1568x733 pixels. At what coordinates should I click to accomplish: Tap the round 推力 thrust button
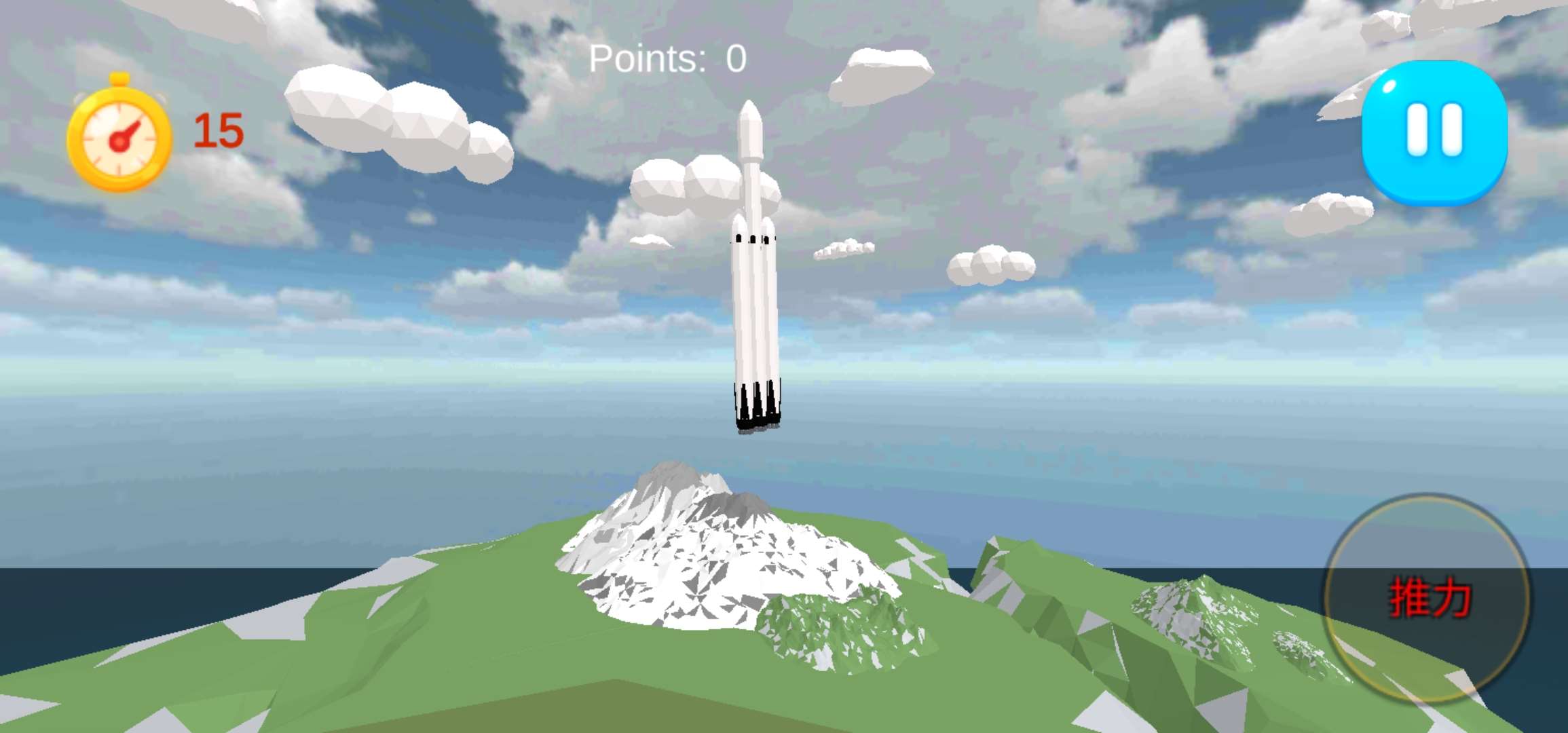pos(1427,598)
